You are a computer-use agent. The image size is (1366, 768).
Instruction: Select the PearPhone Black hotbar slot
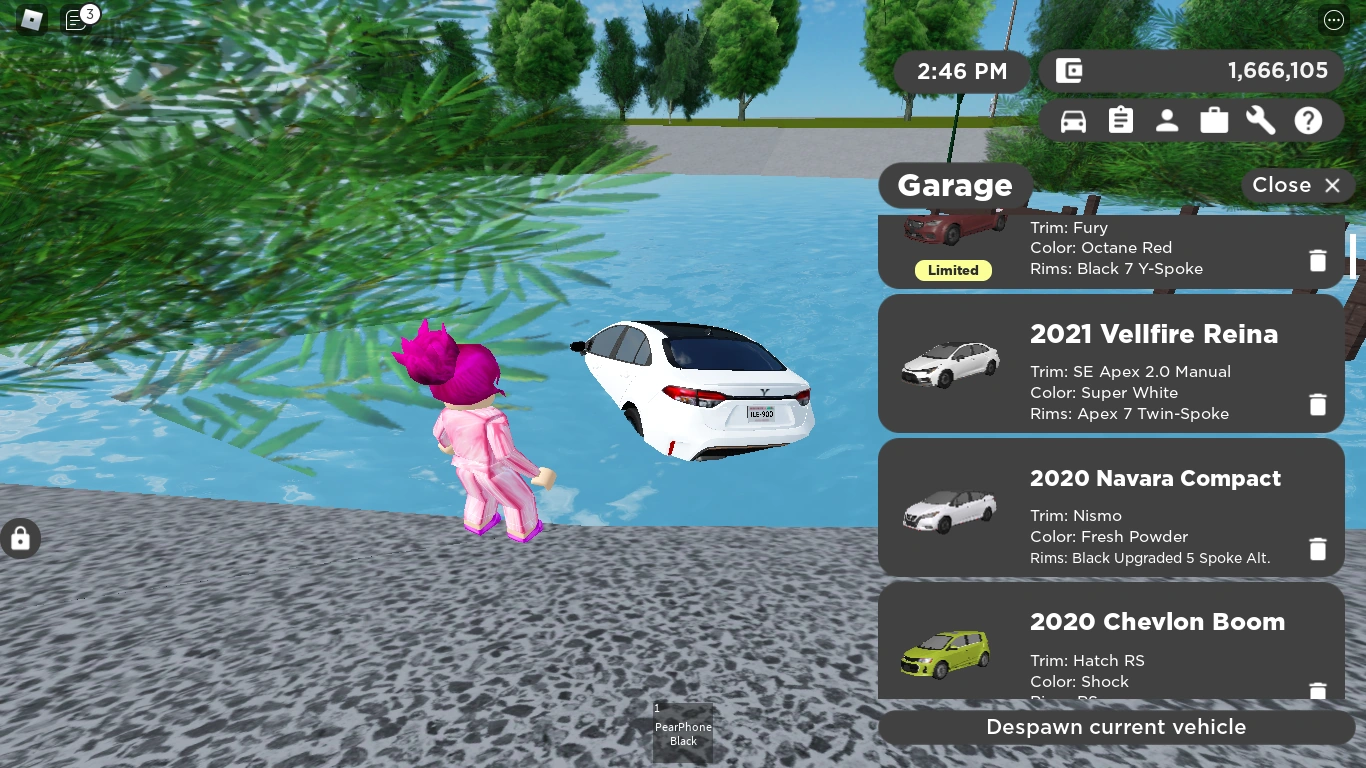coord(683,733)
